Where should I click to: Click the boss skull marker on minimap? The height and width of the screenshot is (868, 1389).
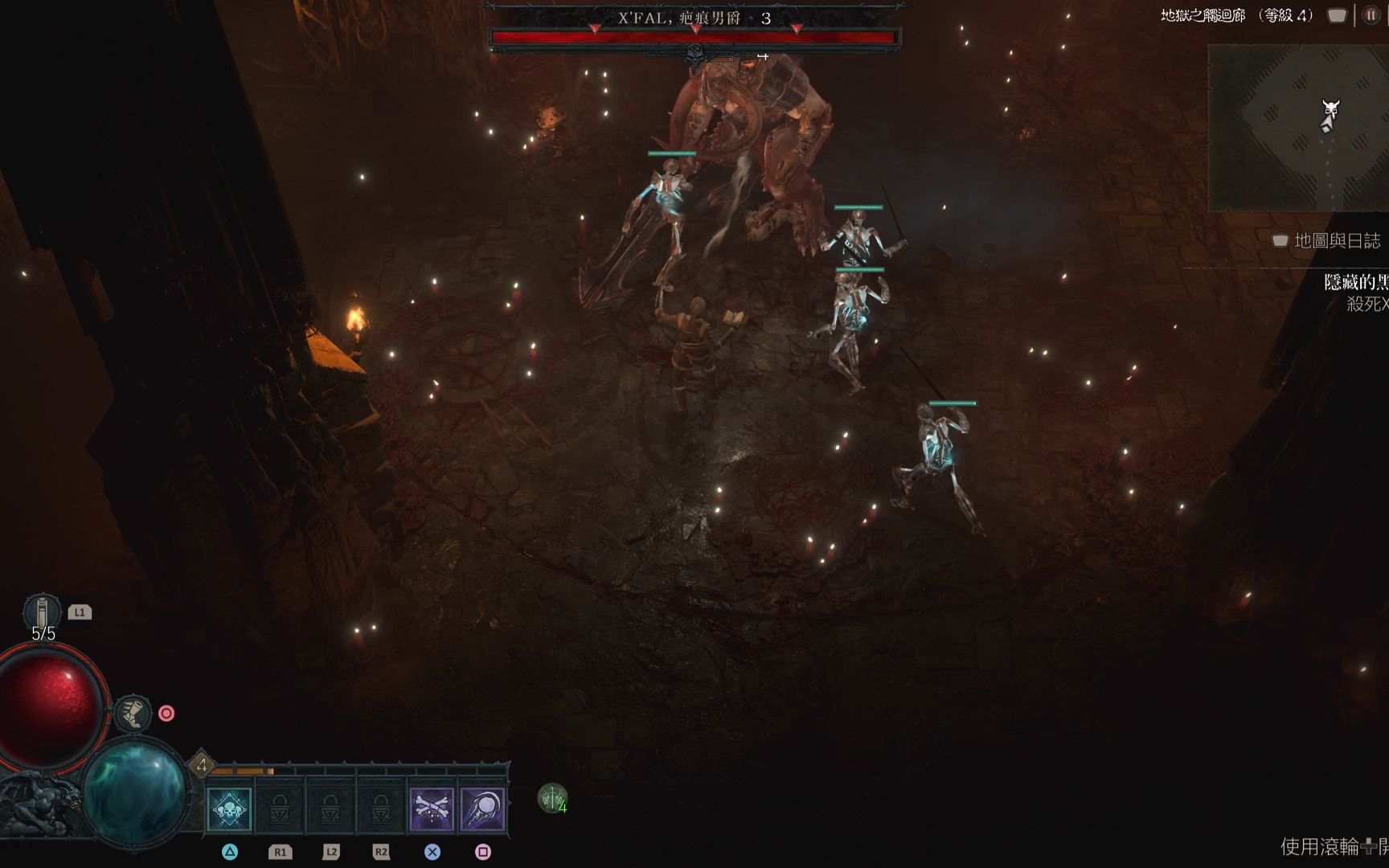[x=1331, y=108]
